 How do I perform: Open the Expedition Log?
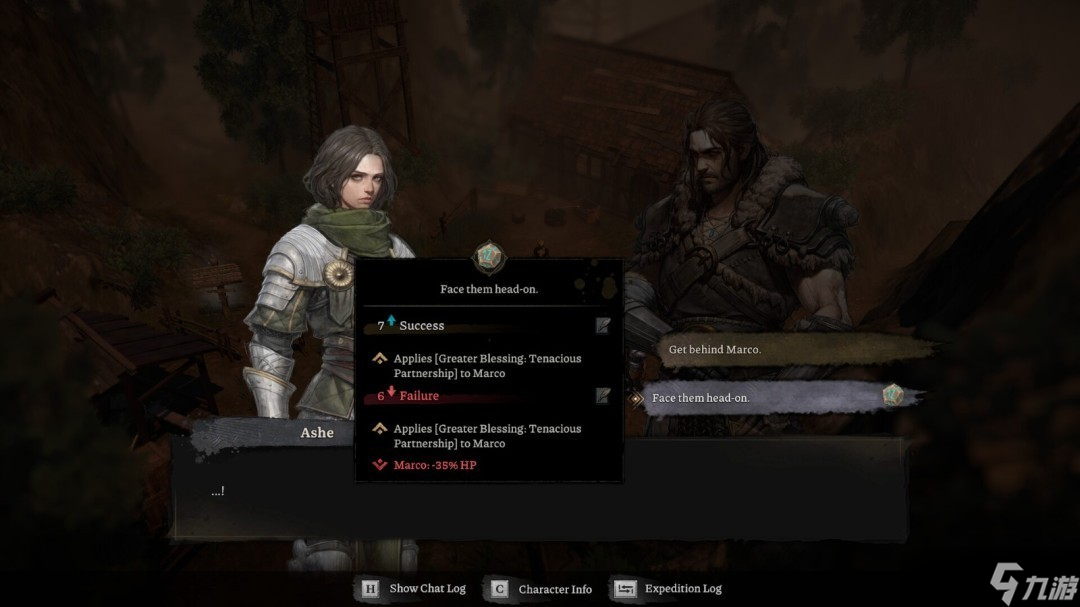click(670, 589)
